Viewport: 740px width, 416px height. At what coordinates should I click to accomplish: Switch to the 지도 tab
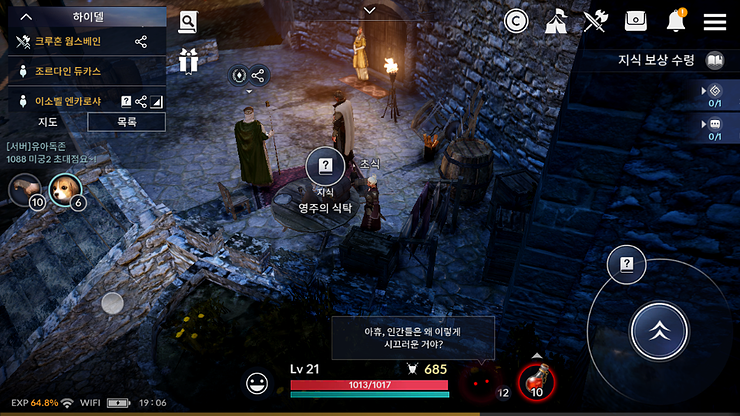point(47,122)
